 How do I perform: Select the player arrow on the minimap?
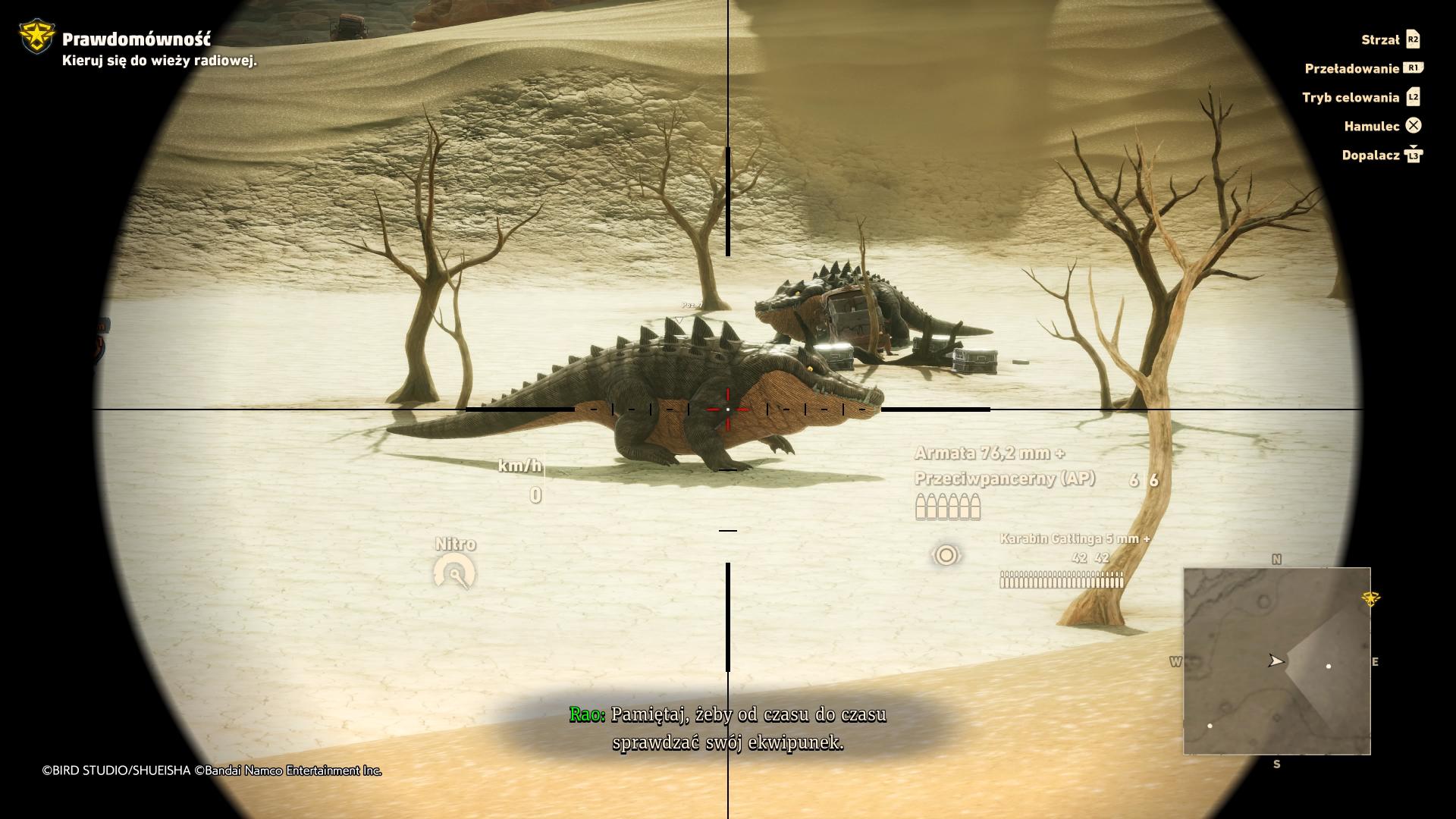click(1276, 661)
